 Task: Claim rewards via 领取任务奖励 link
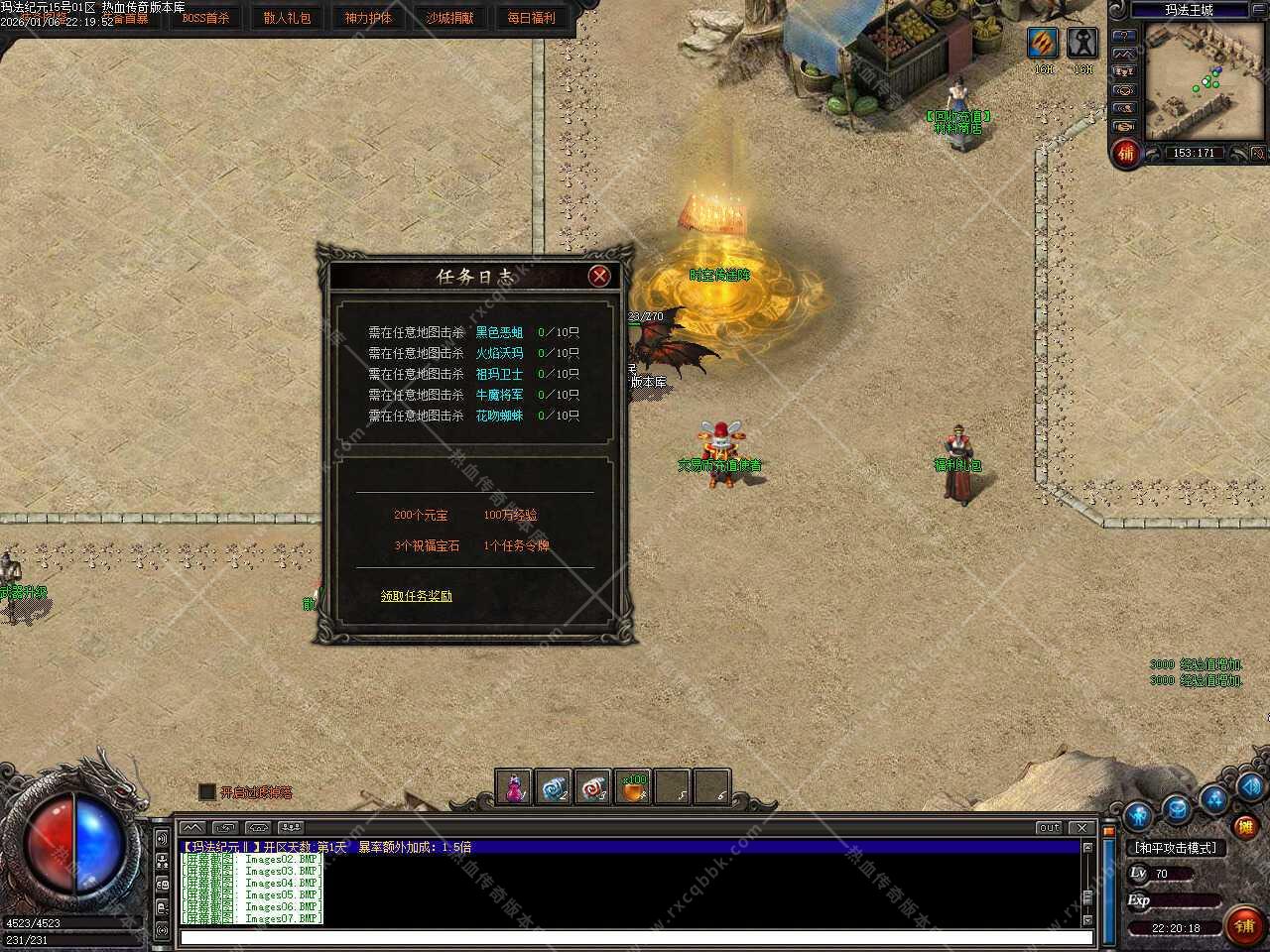point(417,596)
